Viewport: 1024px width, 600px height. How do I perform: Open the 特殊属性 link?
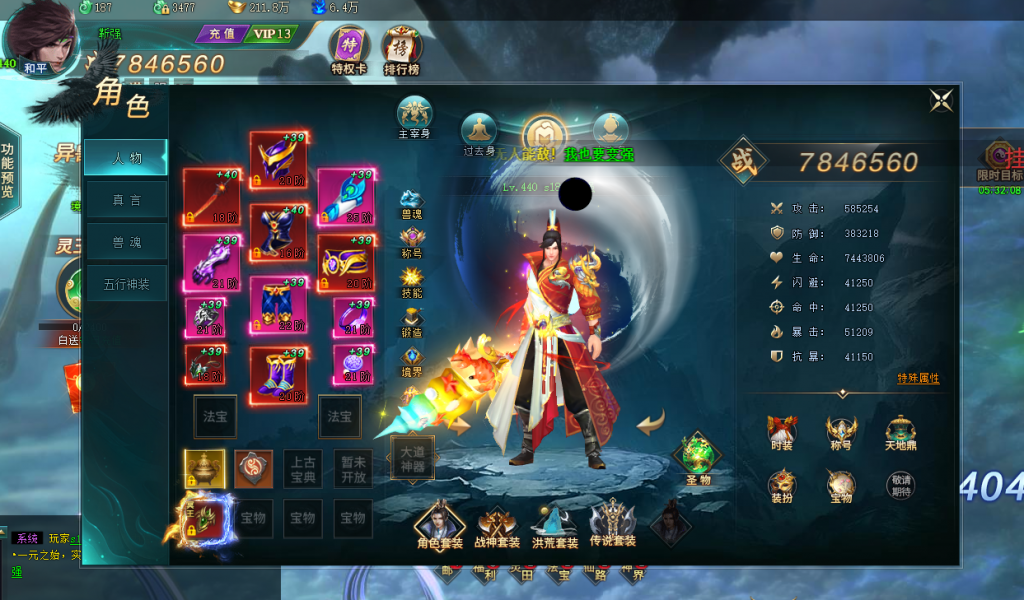click(x=918, y=379)
